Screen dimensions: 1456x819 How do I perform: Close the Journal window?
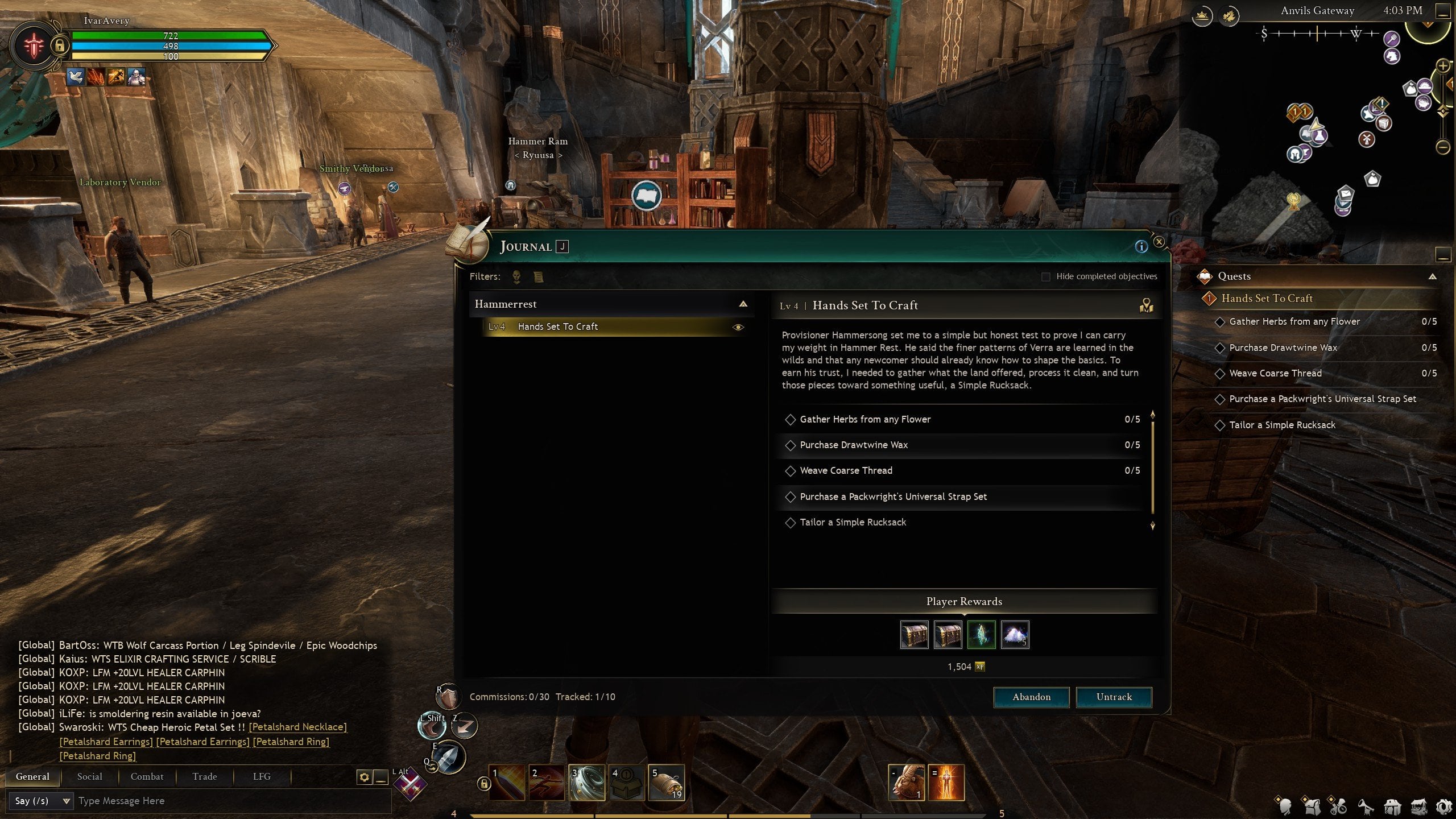pos(1159,242)
